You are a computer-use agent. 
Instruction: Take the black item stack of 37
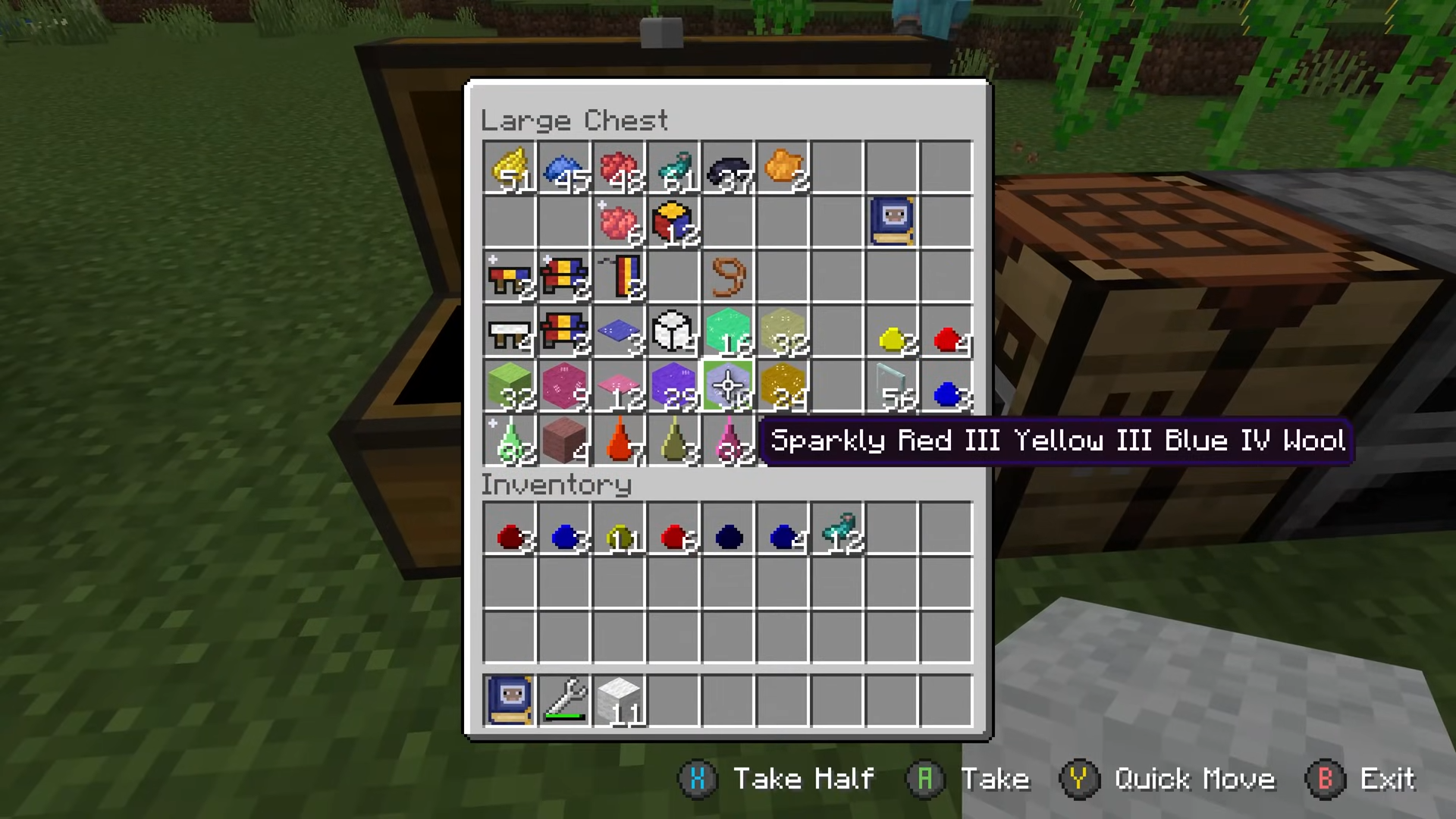tap(728, 167)
